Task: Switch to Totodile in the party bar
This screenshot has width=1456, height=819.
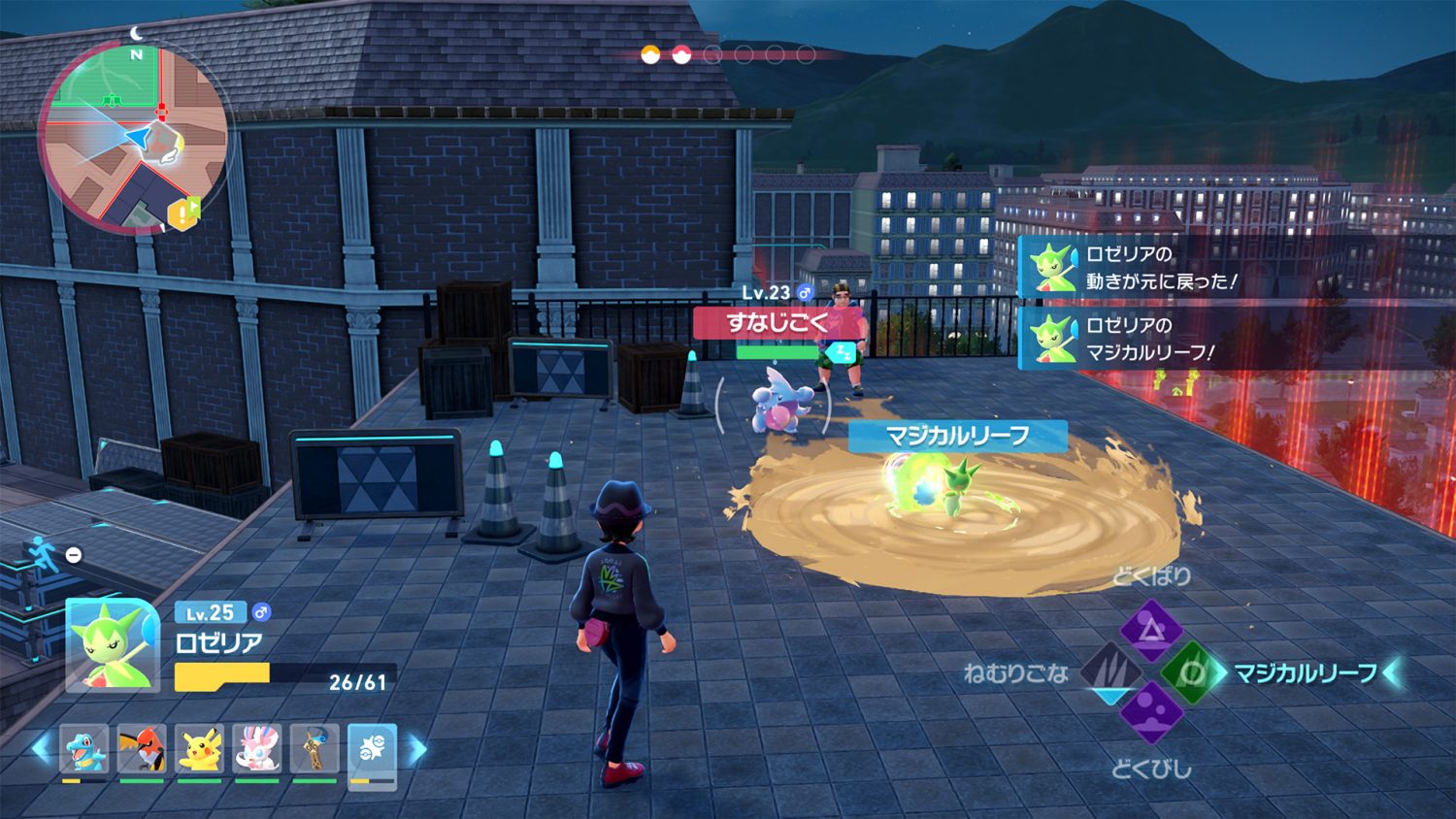Action: [84, 749]
